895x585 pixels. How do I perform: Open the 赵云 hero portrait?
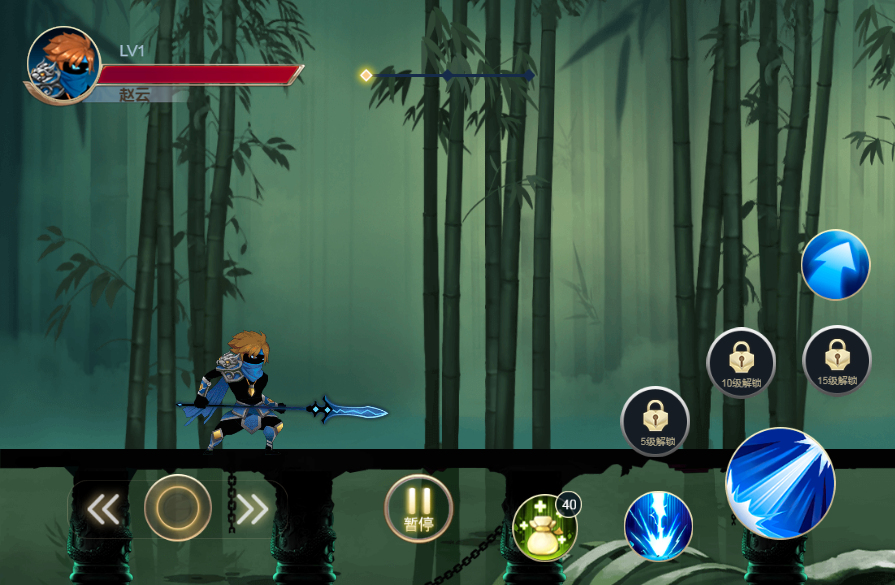pos(63,65)
